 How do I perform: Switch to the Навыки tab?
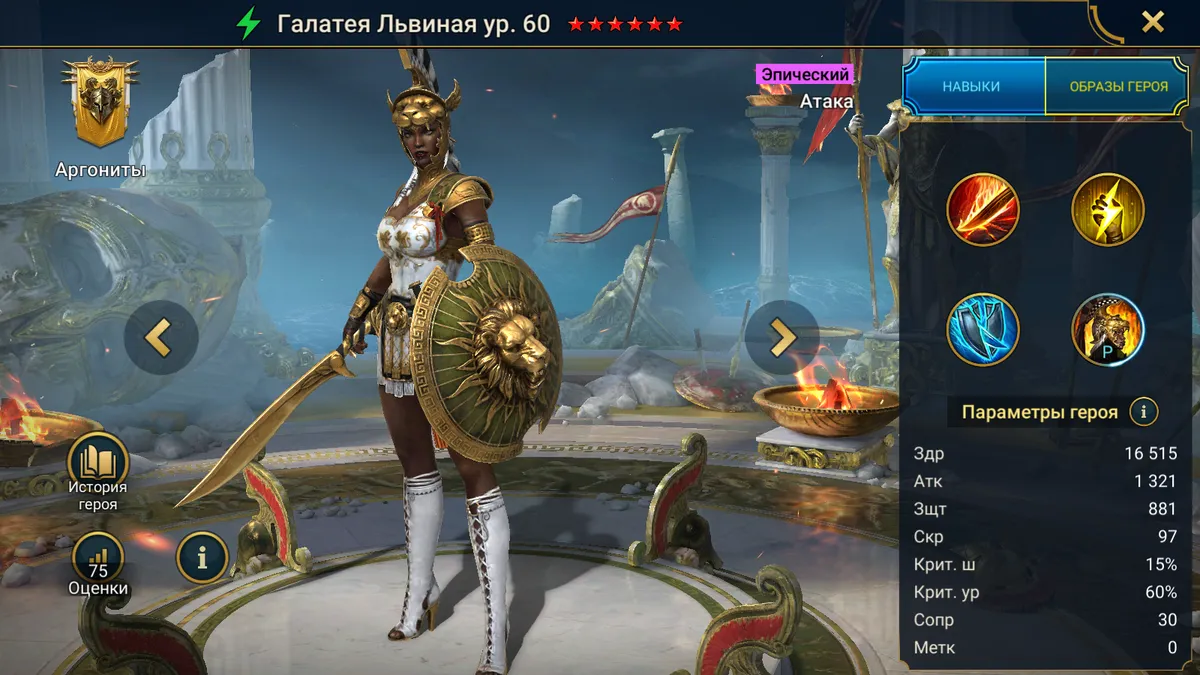point(971,86)
